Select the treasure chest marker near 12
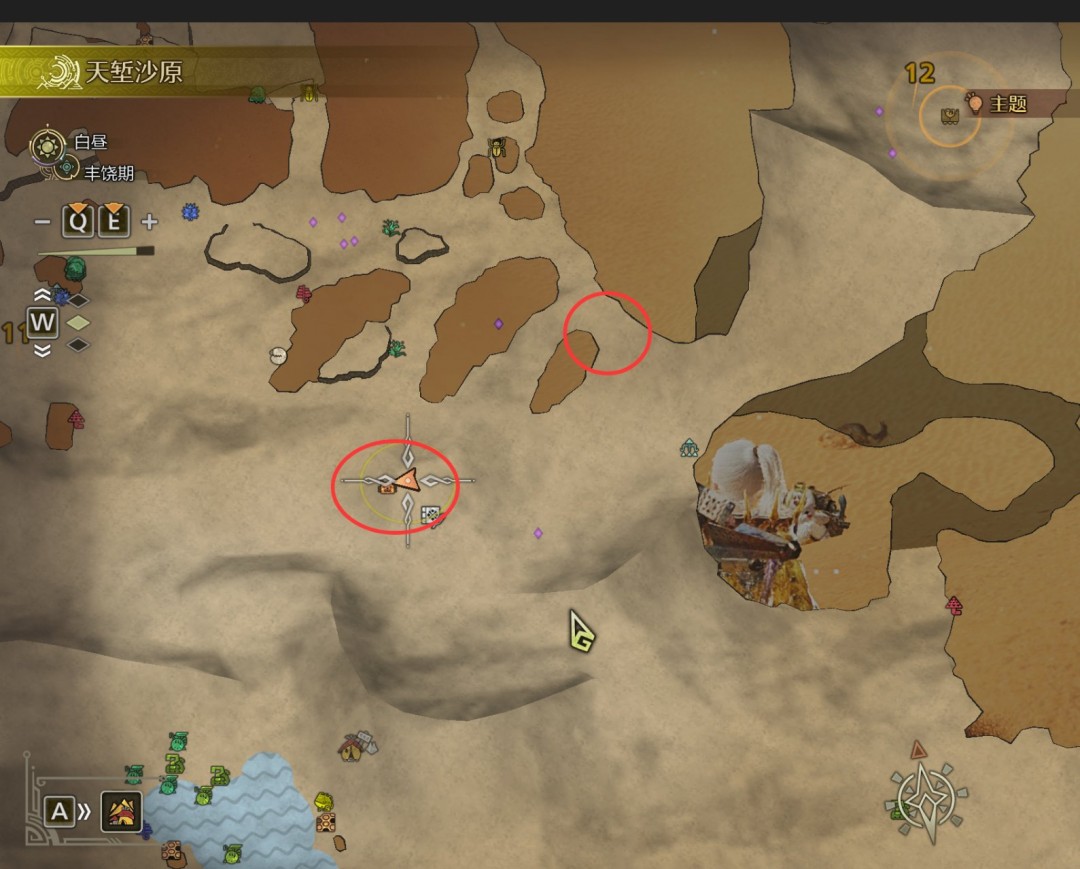The height and width of the screenshot is (869, 1080). click(x=950, y=116)
